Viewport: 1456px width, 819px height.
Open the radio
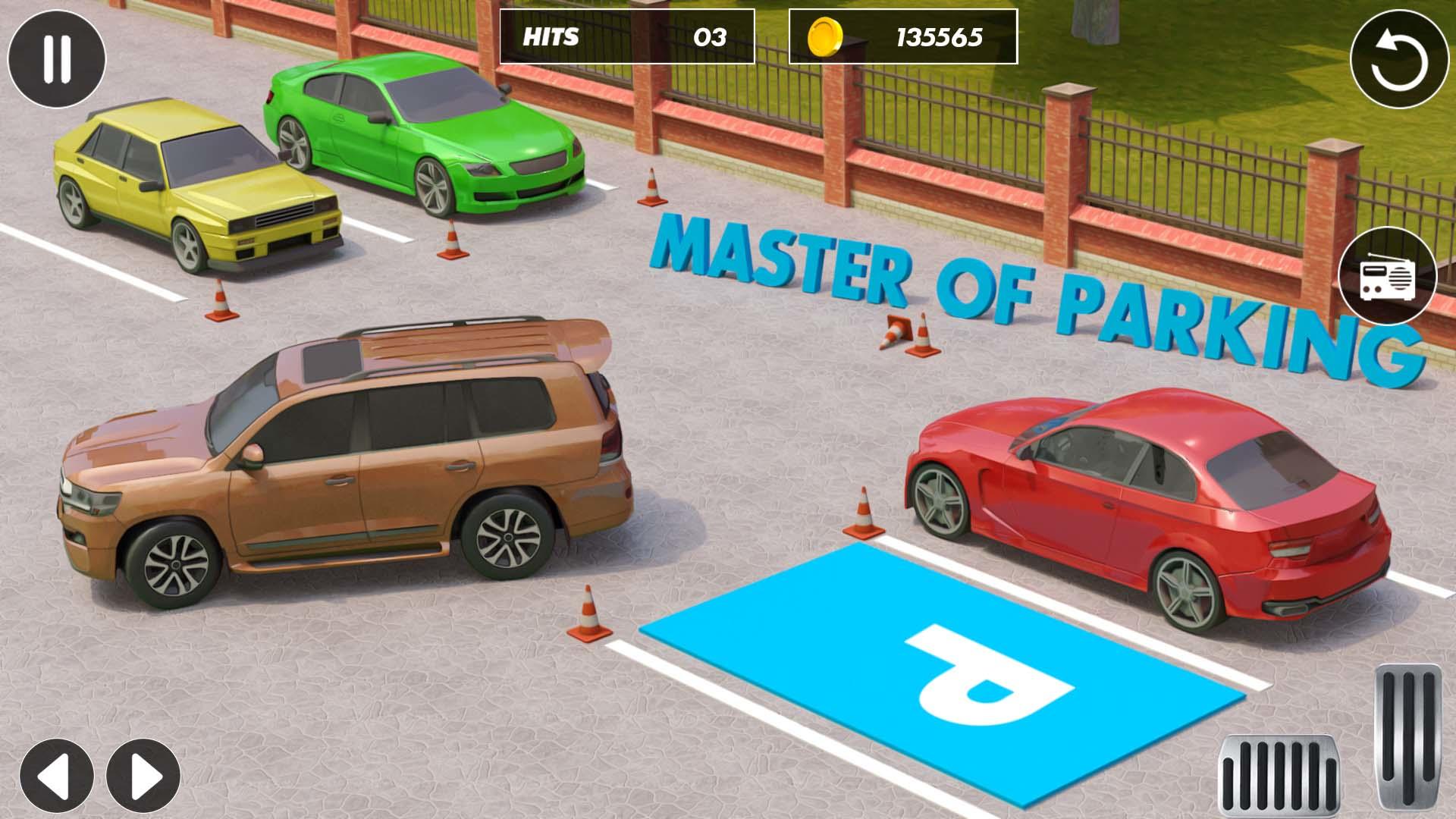click(1387, 276)
